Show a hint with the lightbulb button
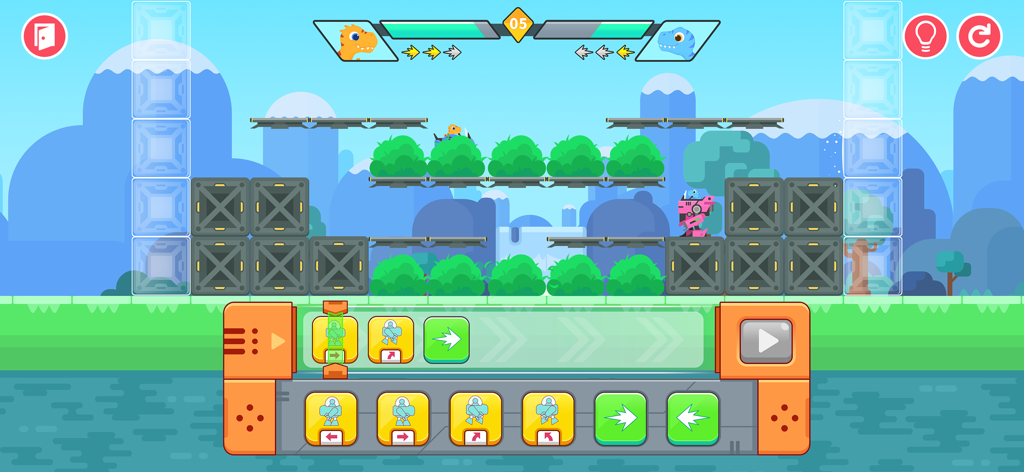Viewport: 1024px width, 472px height. click(x=925, y=37)
